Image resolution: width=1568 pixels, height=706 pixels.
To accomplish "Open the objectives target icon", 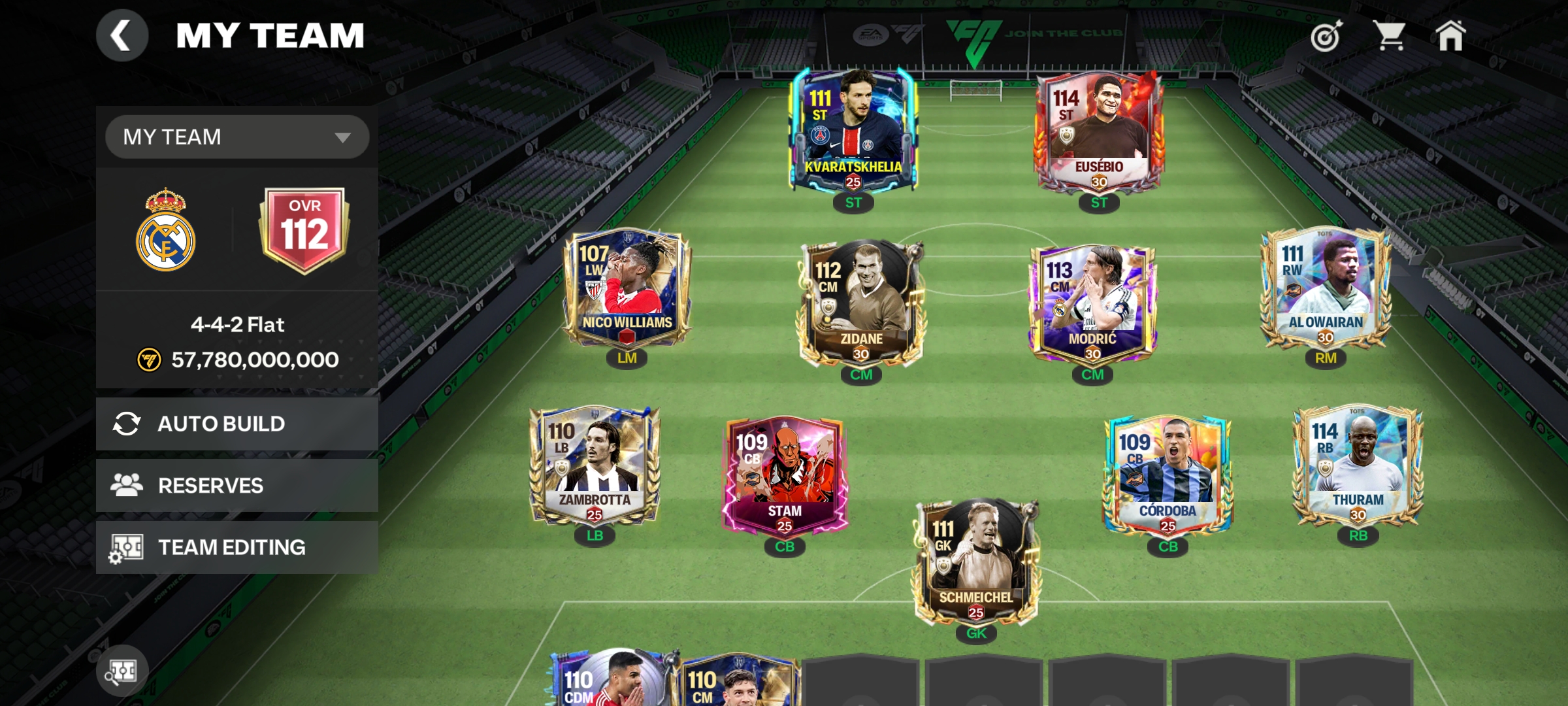I will point(1326,36).
